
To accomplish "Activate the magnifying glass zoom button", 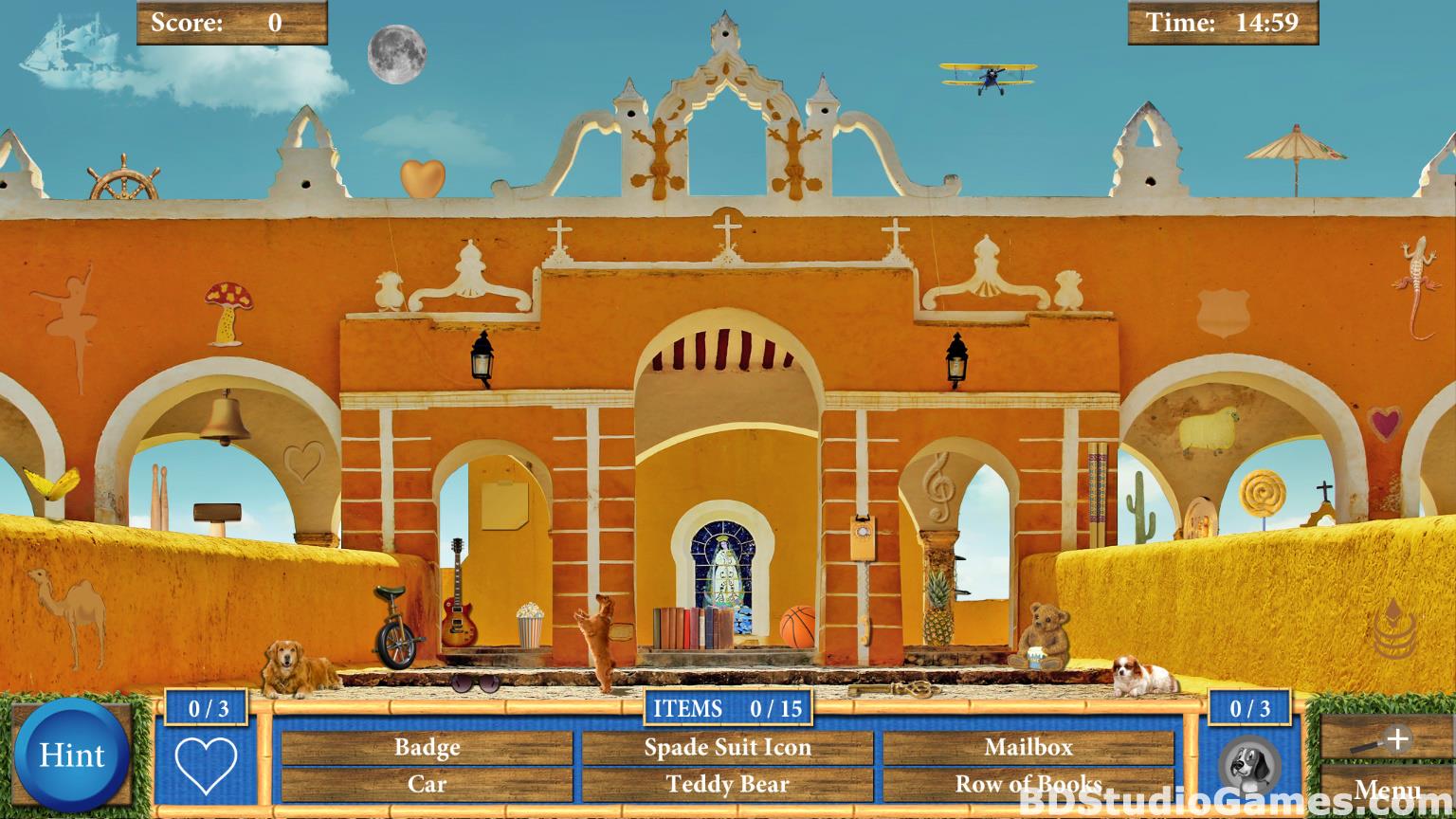I will tap(1382, 740).
